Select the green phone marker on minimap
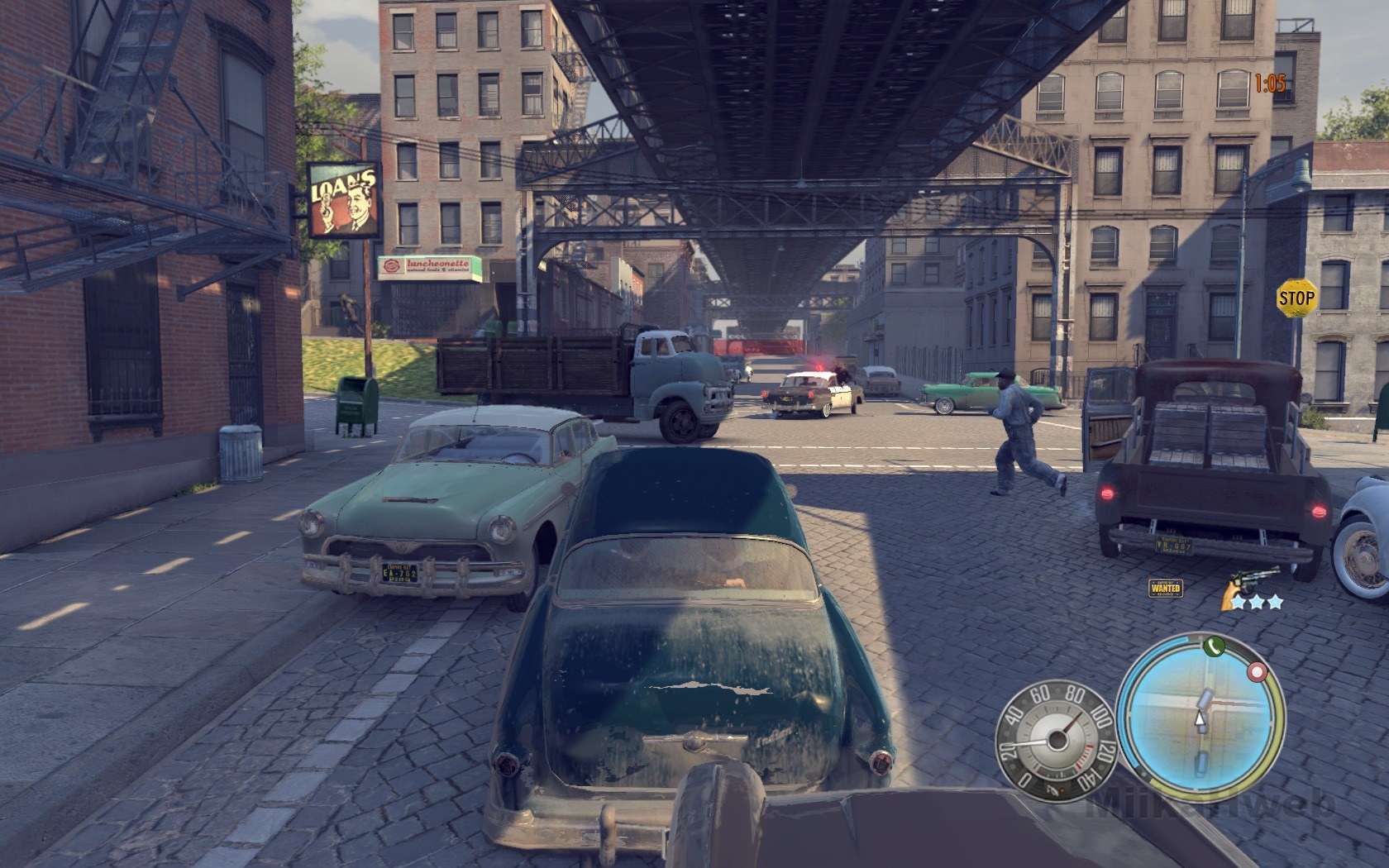 tap(1213, 647)
